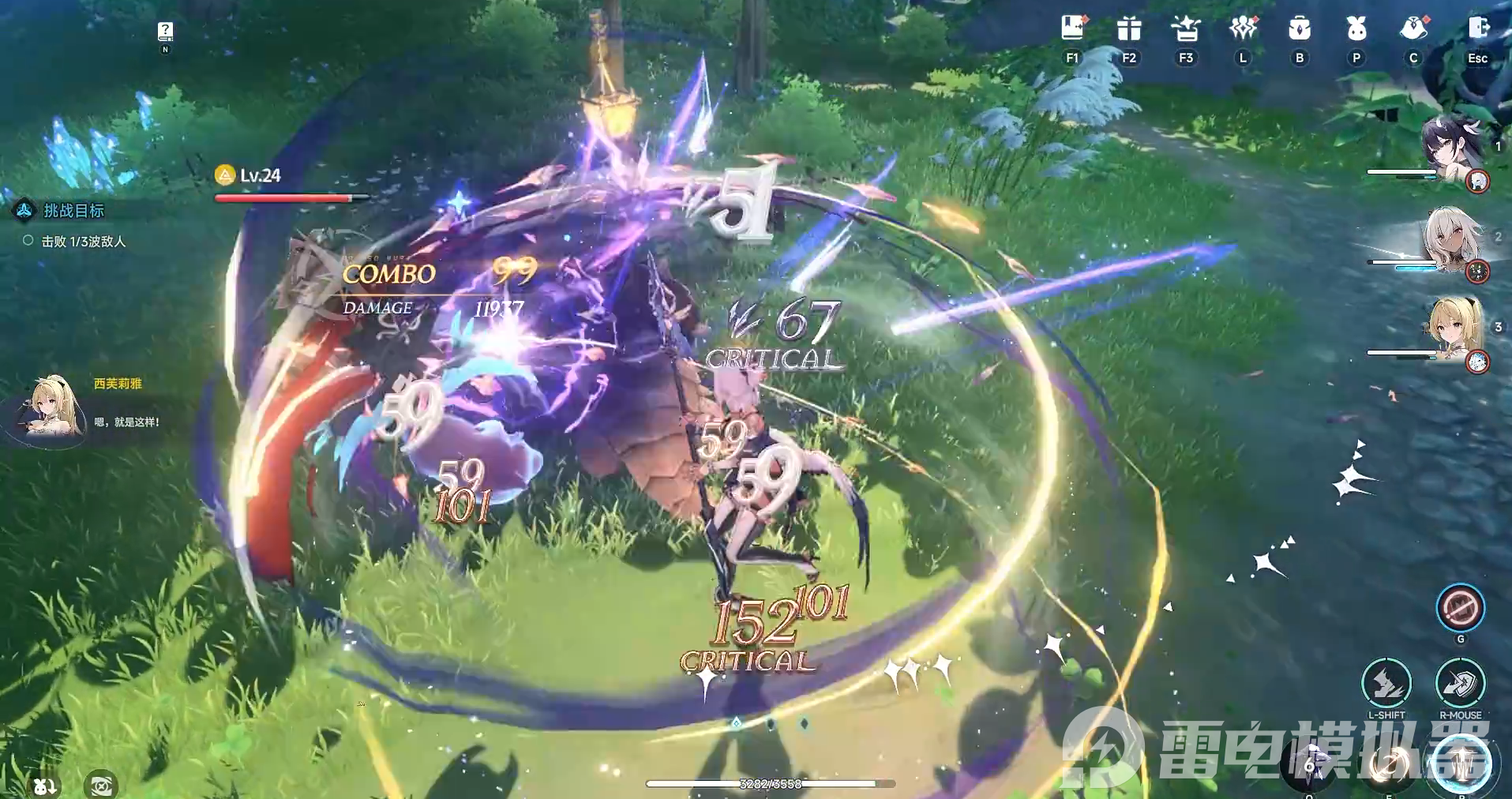Trigger the glowing blue ultimate skill
This screenshot has width=1512, height=799.
(x=1463, y=763)
